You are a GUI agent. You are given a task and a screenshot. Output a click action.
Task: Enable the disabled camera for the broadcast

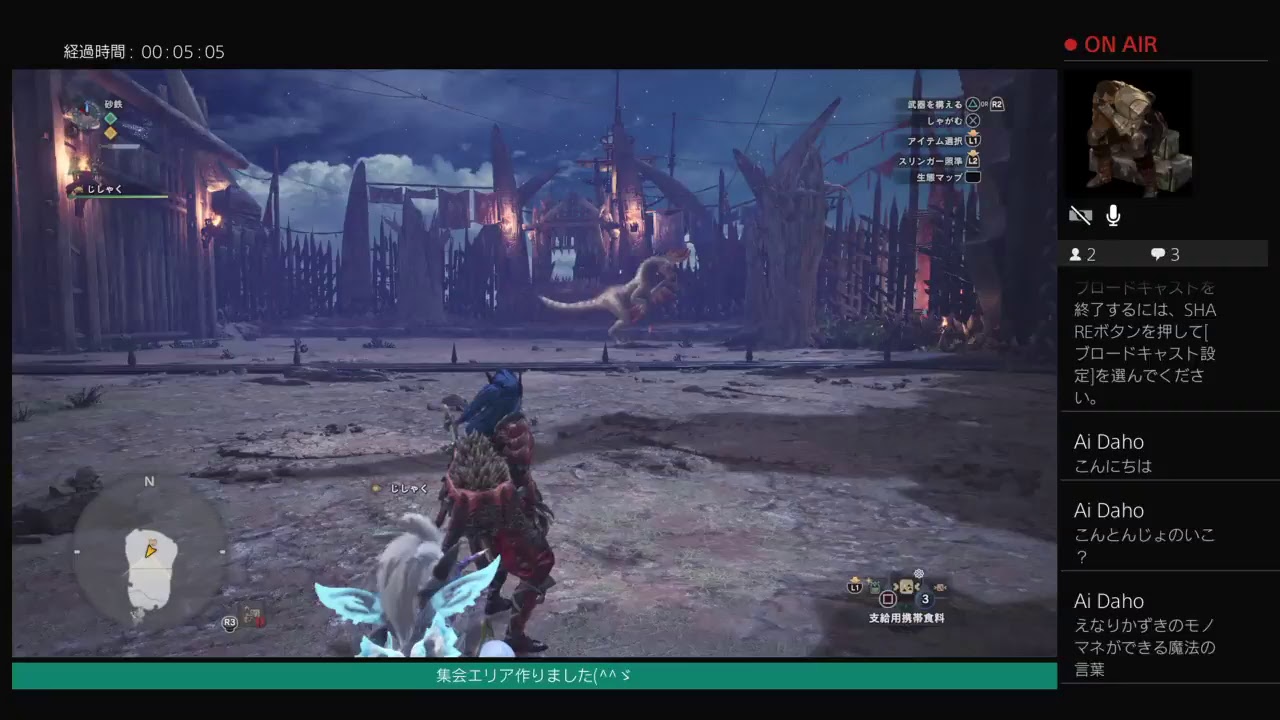click(1080, 215)
